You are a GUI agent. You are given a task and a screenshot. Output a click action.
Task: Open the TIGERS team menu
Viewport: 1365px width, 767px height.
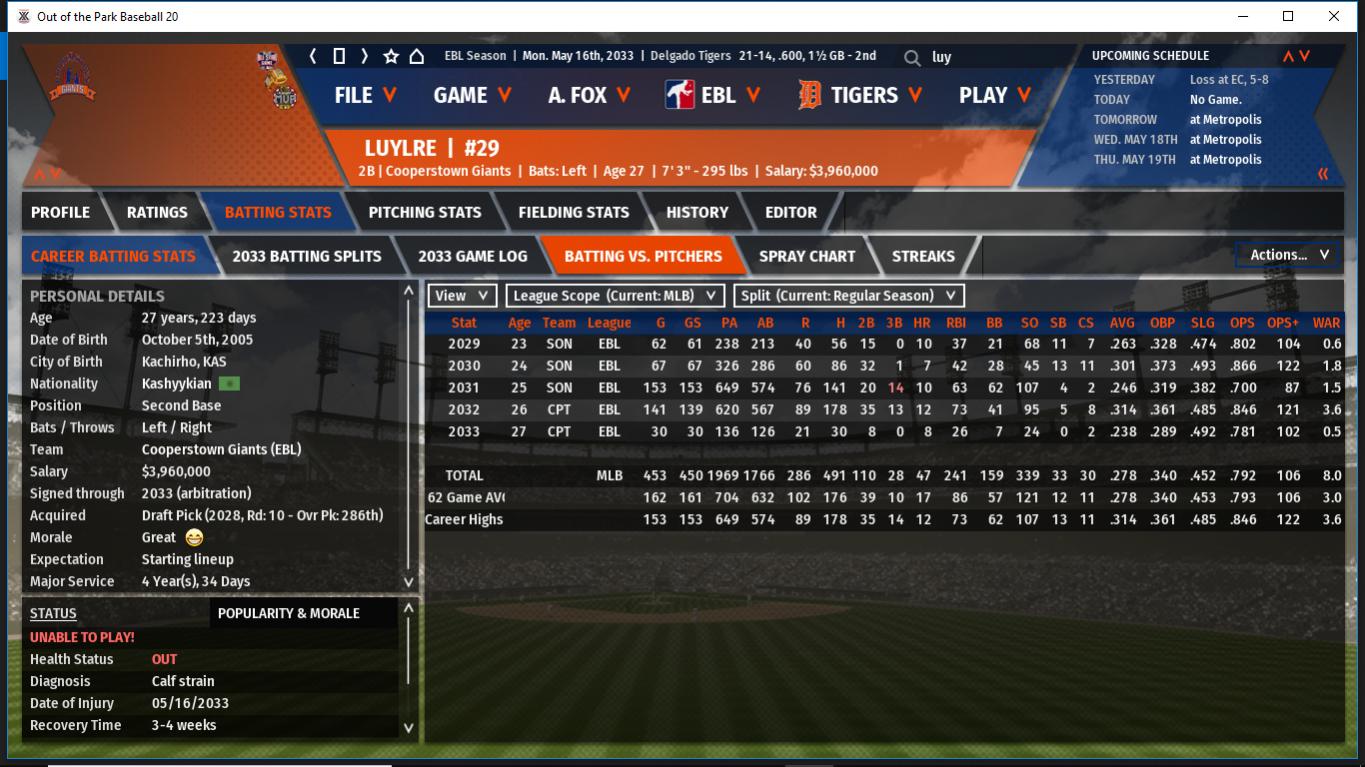[x=862, y=95]
